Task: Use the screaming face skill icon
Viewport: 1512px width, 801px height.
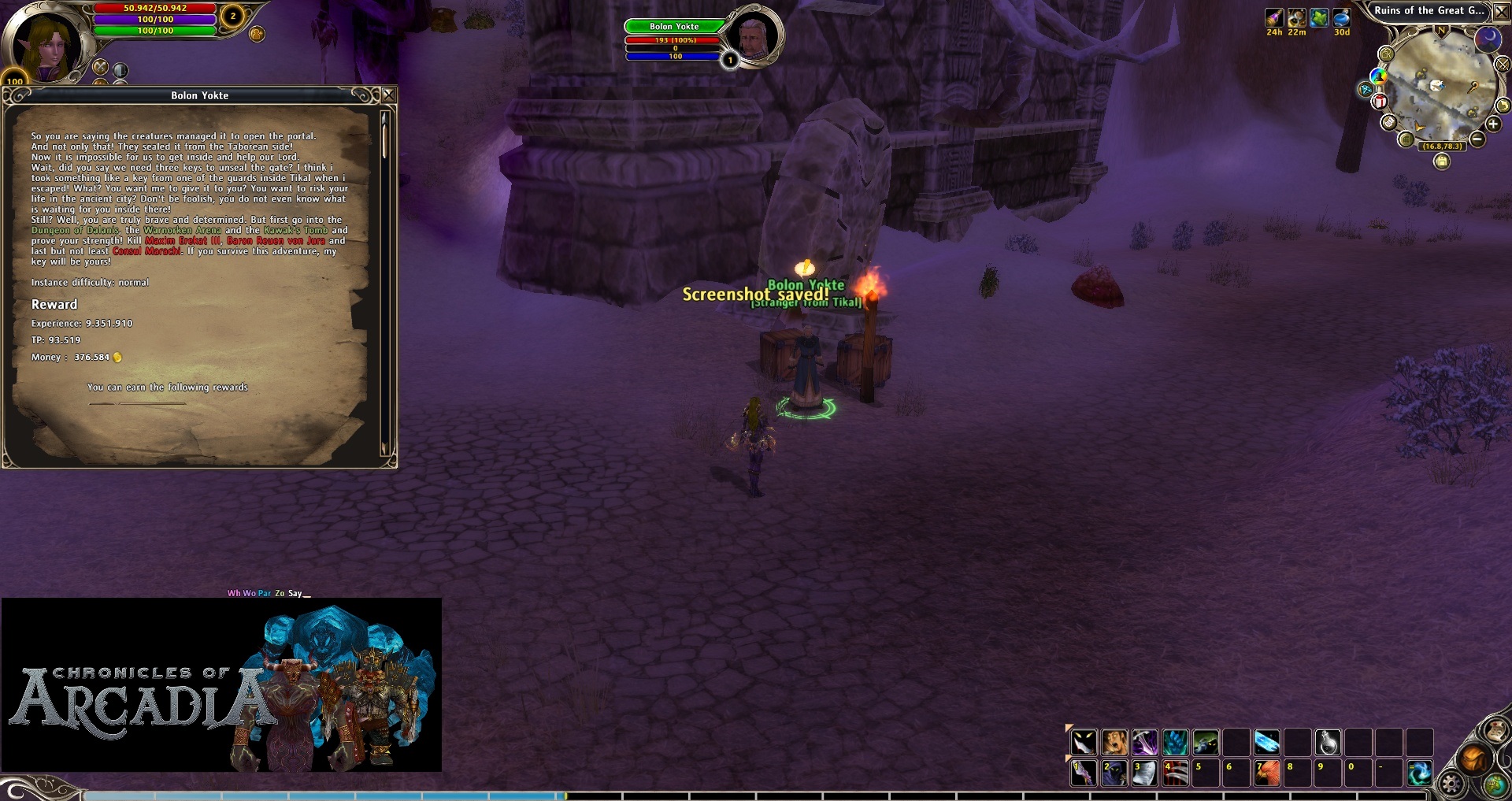Action: 1114,742
